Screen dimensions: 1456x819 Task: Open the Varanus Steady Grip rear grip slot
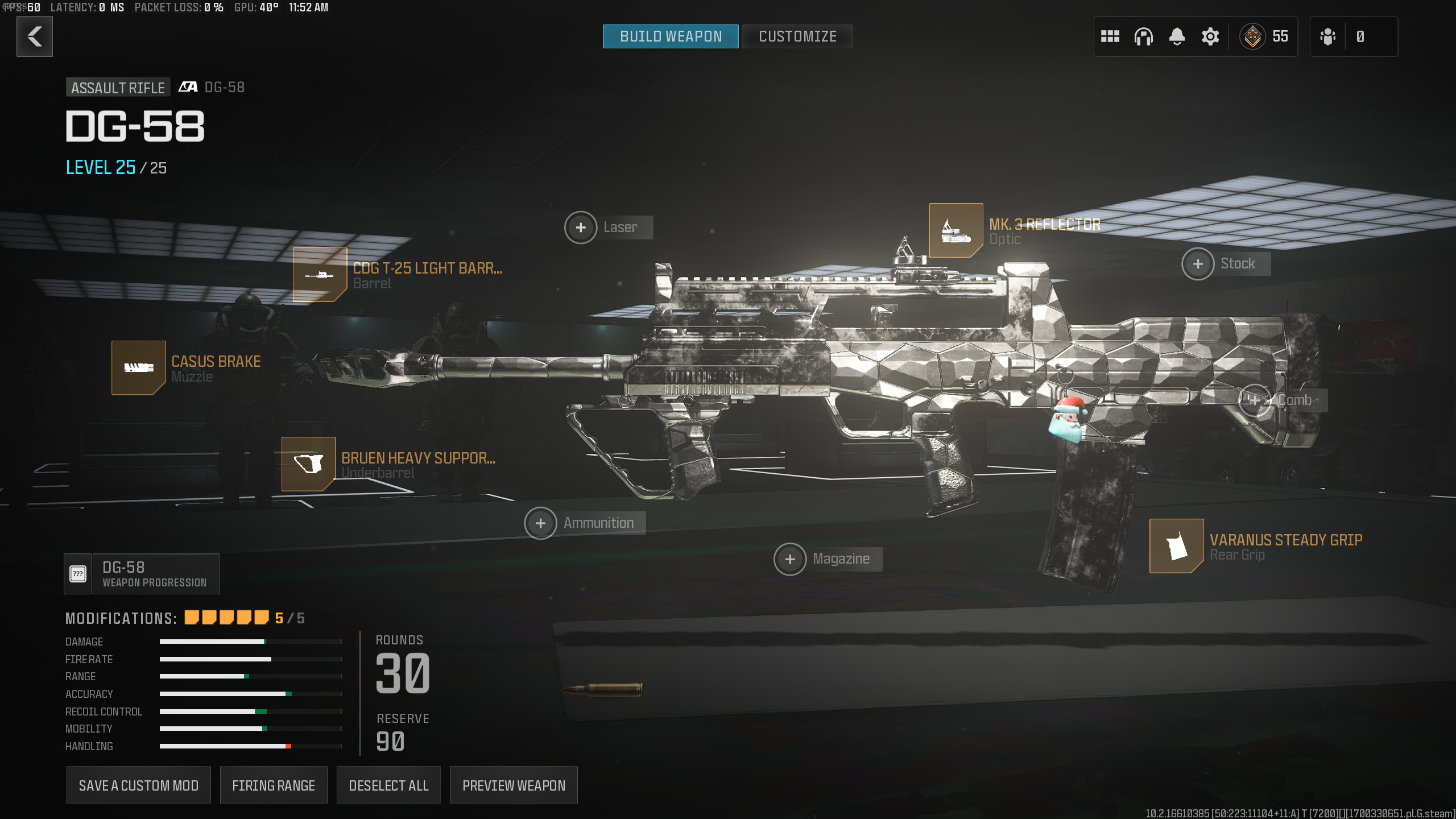click(x=1176, y=546)
